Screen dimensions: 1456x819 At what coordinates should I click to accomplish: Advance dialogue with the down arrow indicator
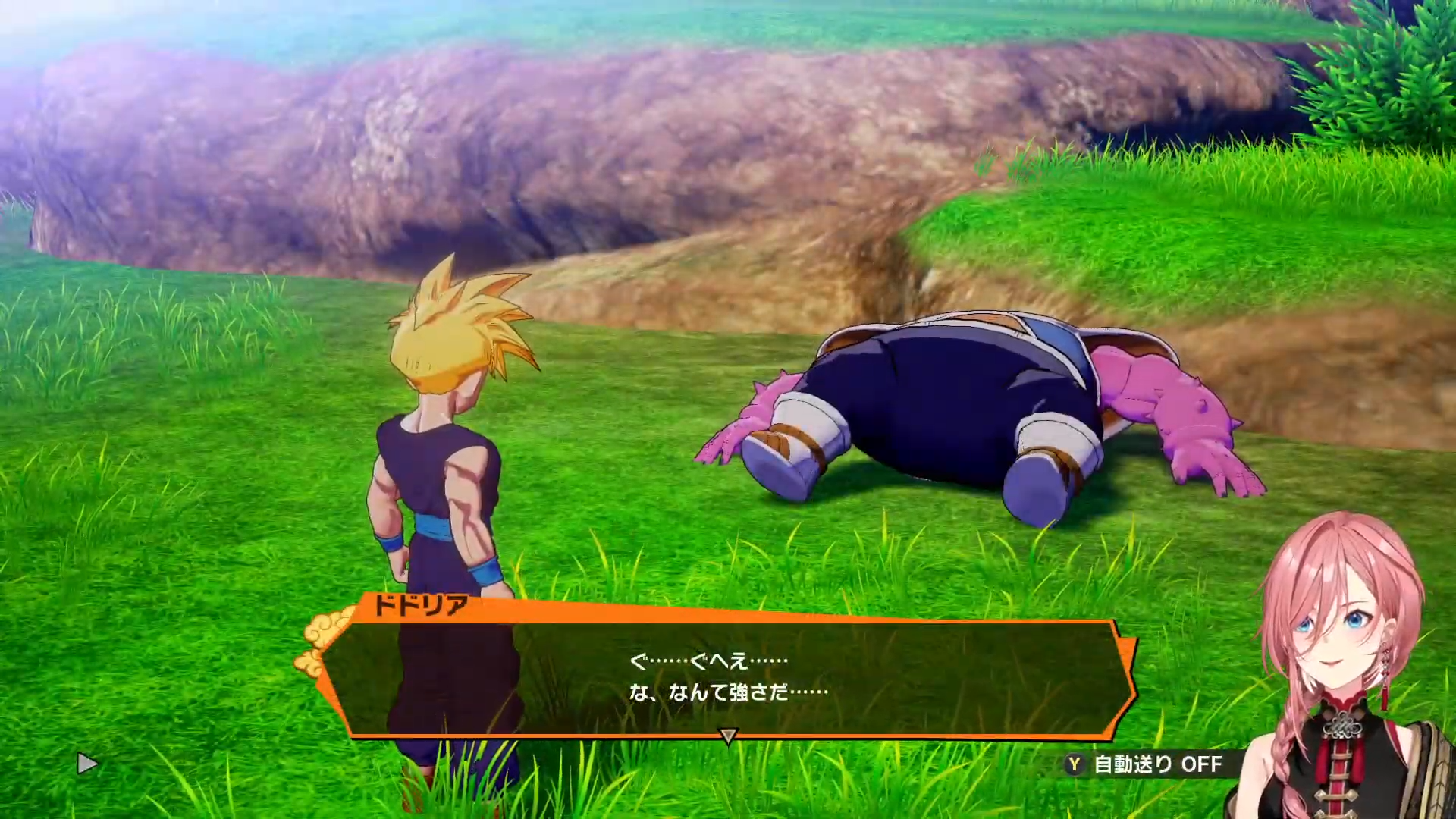click(728, 735)
